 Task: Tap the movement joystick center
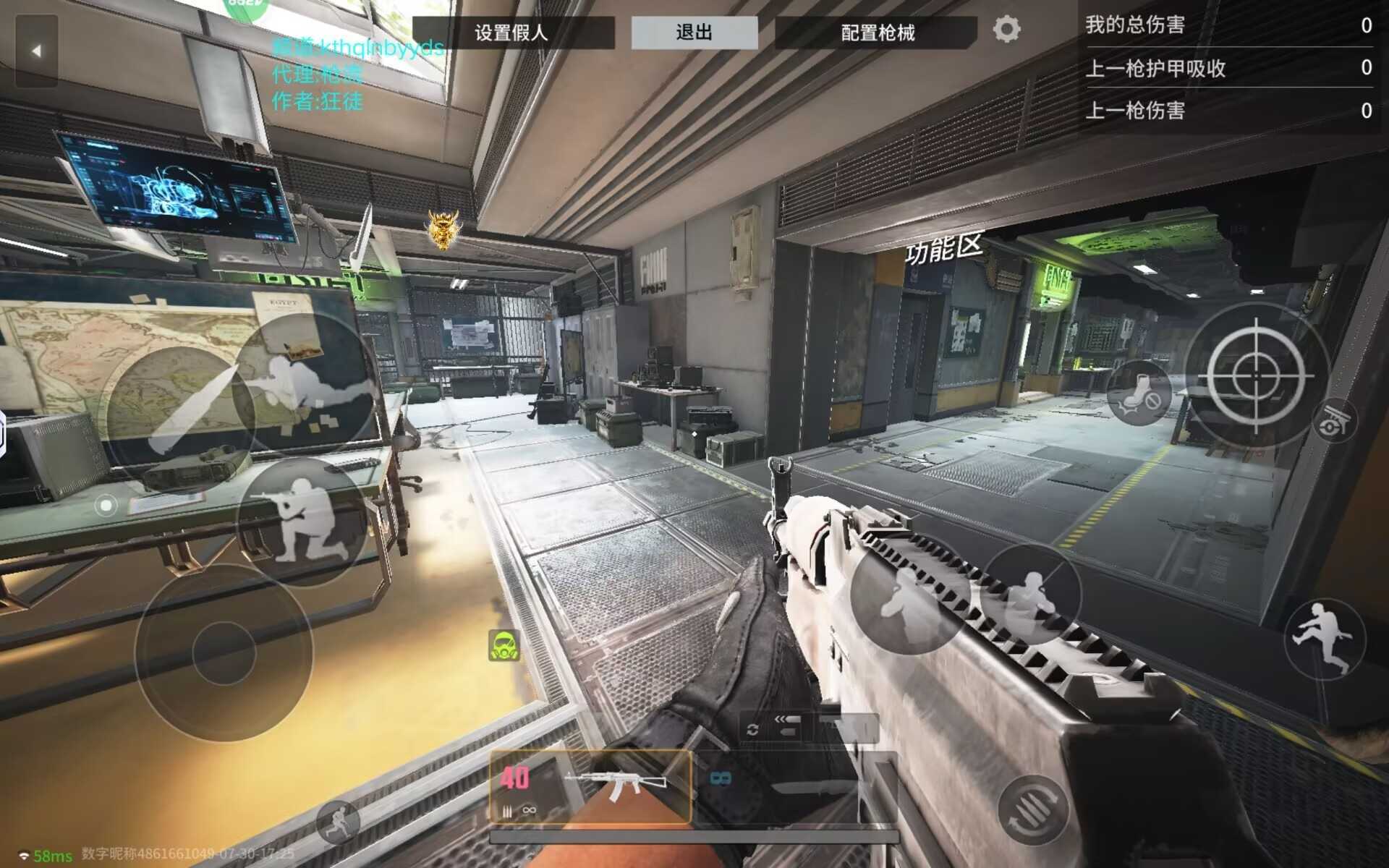pyautogui.click(x=224, y=652)
